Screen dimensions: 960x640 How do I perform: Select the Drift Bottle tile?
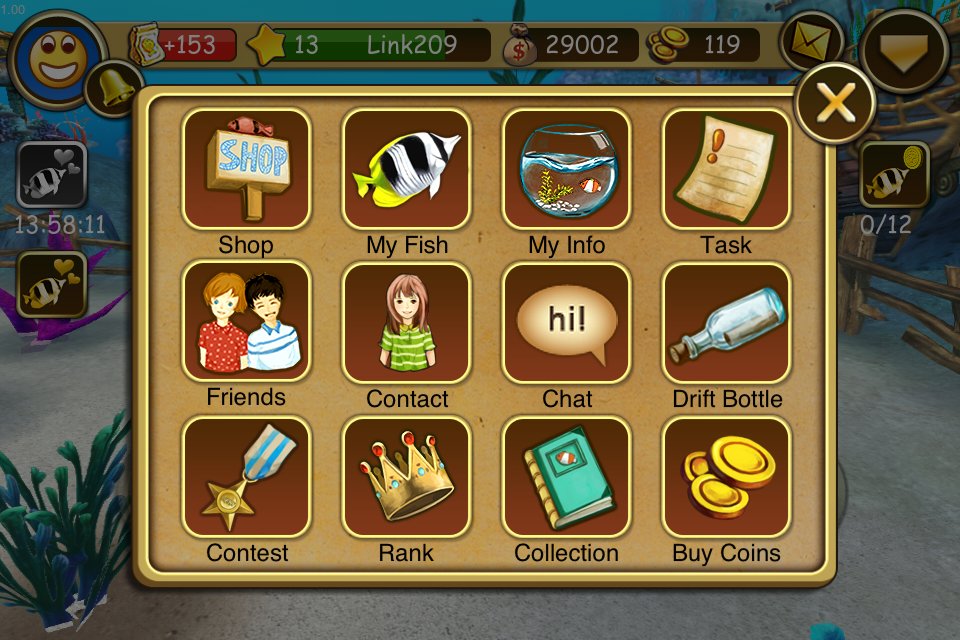coord(726,323)
